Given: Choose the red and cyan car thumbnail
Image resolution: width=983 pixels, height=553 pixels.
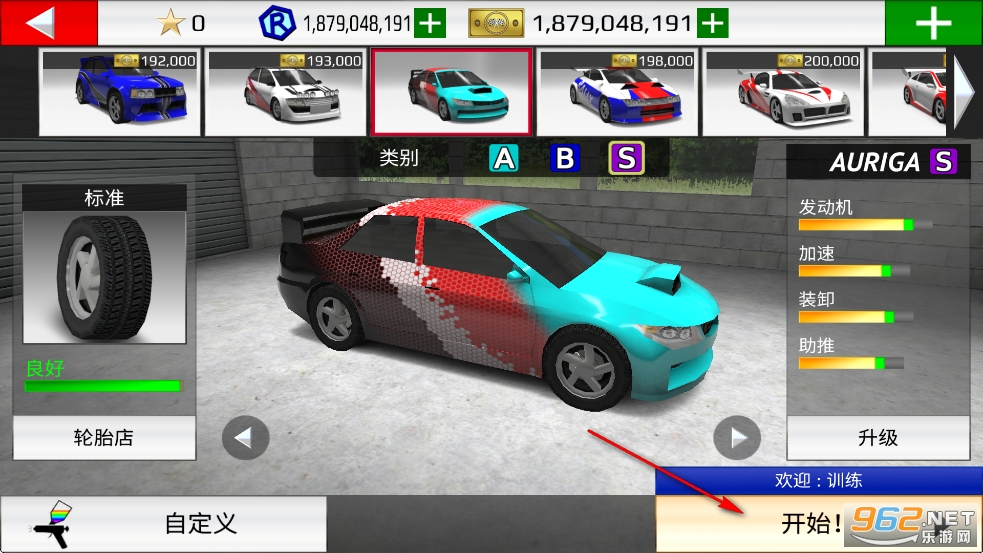Looking at the screenshot, I should 451,92.
